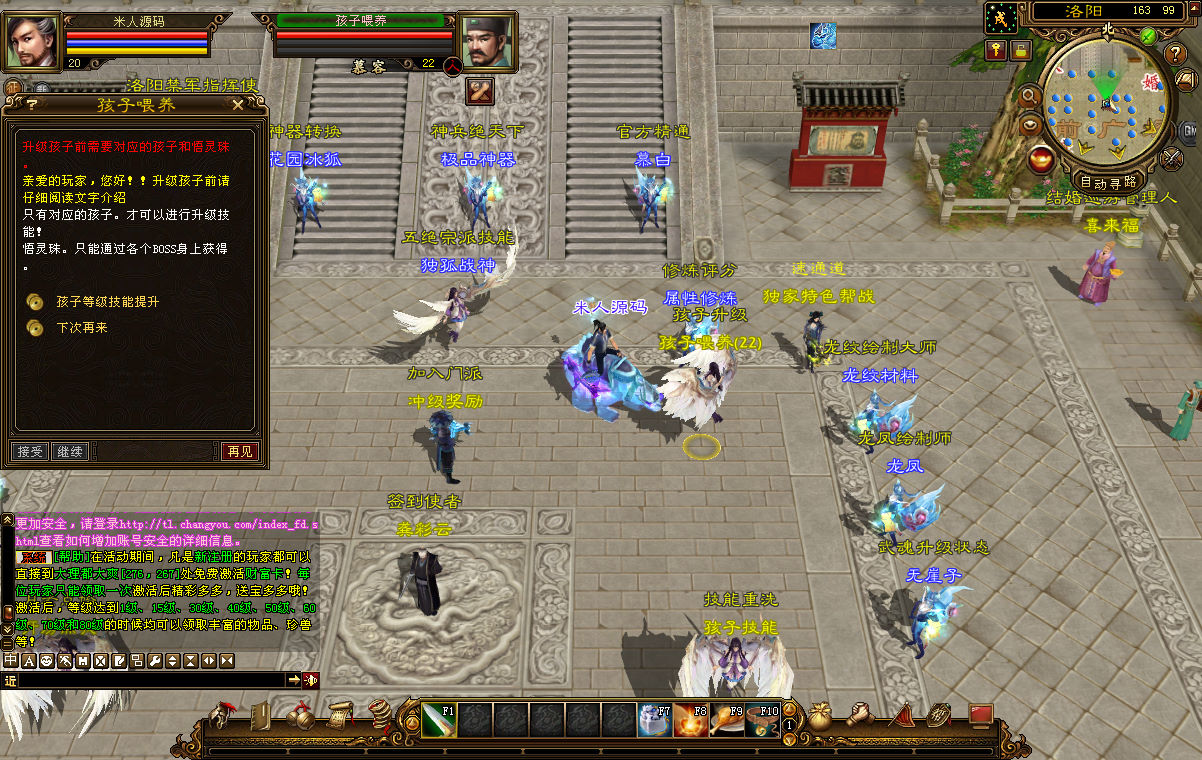The height and width of the screenshot is (760, 1202).
Task: Click the 接受 button
Action: (x=29, y=452)
